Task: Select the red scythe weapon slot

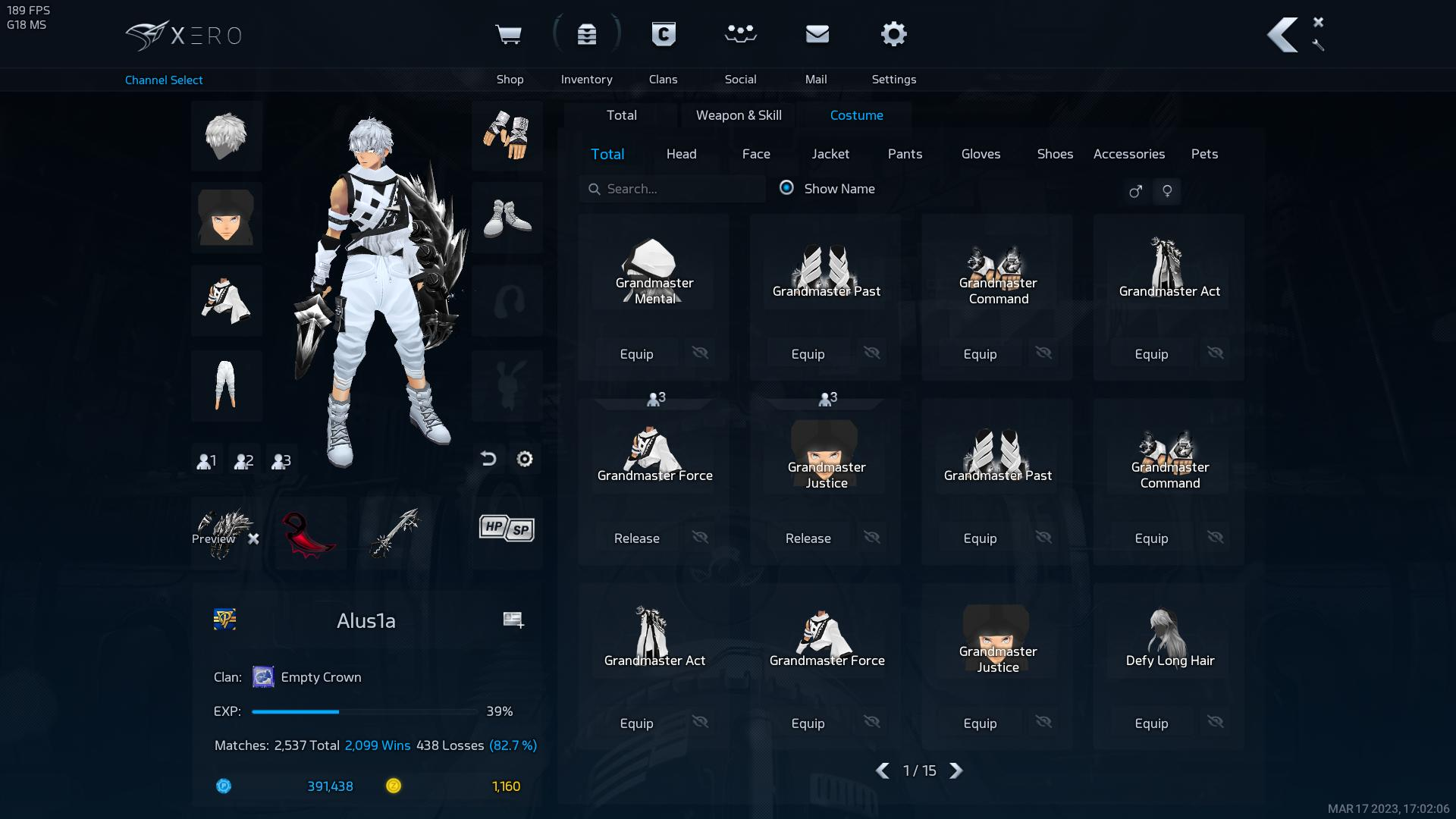Action: point(309,533)
